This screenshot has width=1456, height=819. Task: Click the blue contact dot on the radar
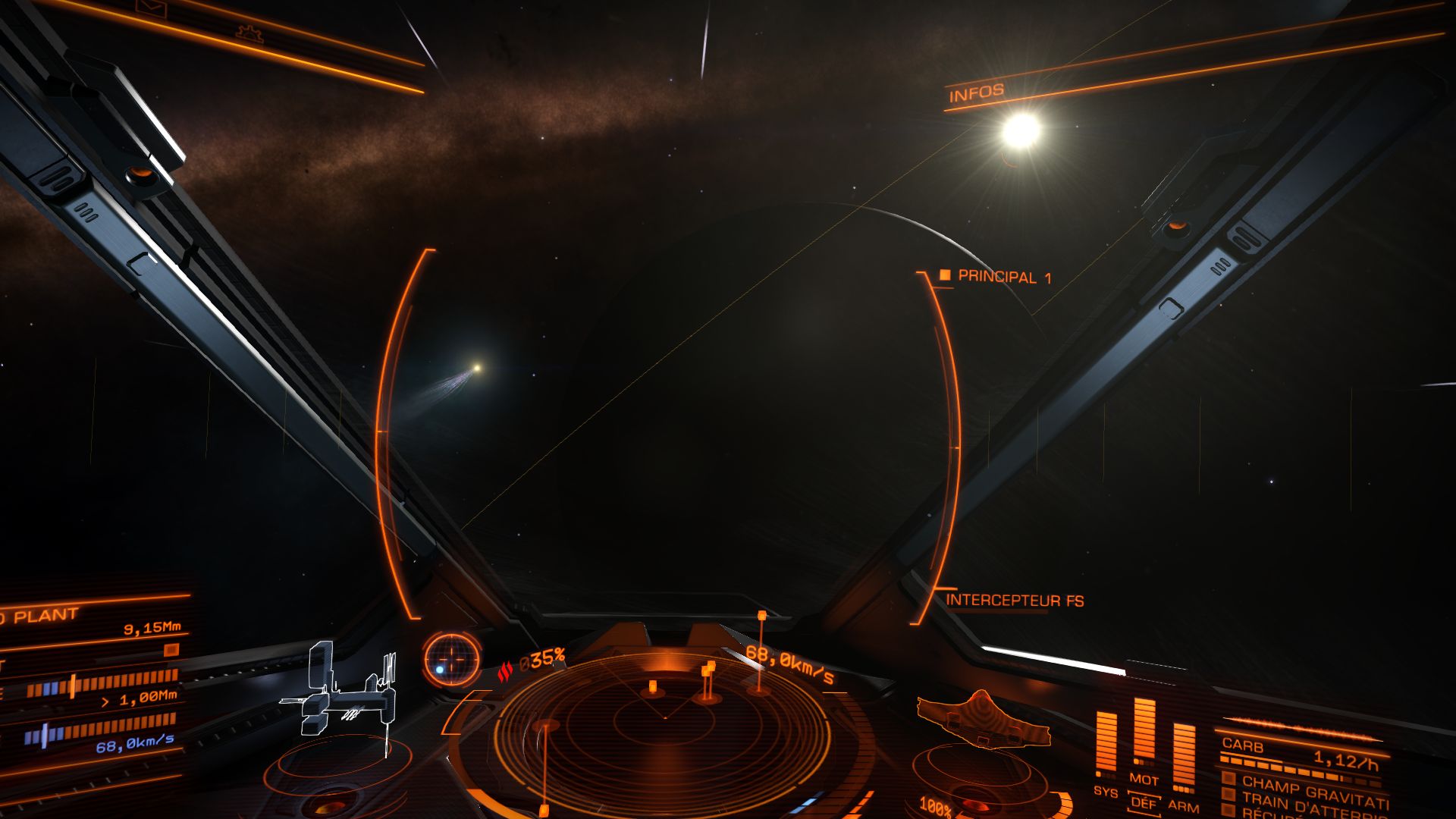pyautogui.click(x=440, y=670)
